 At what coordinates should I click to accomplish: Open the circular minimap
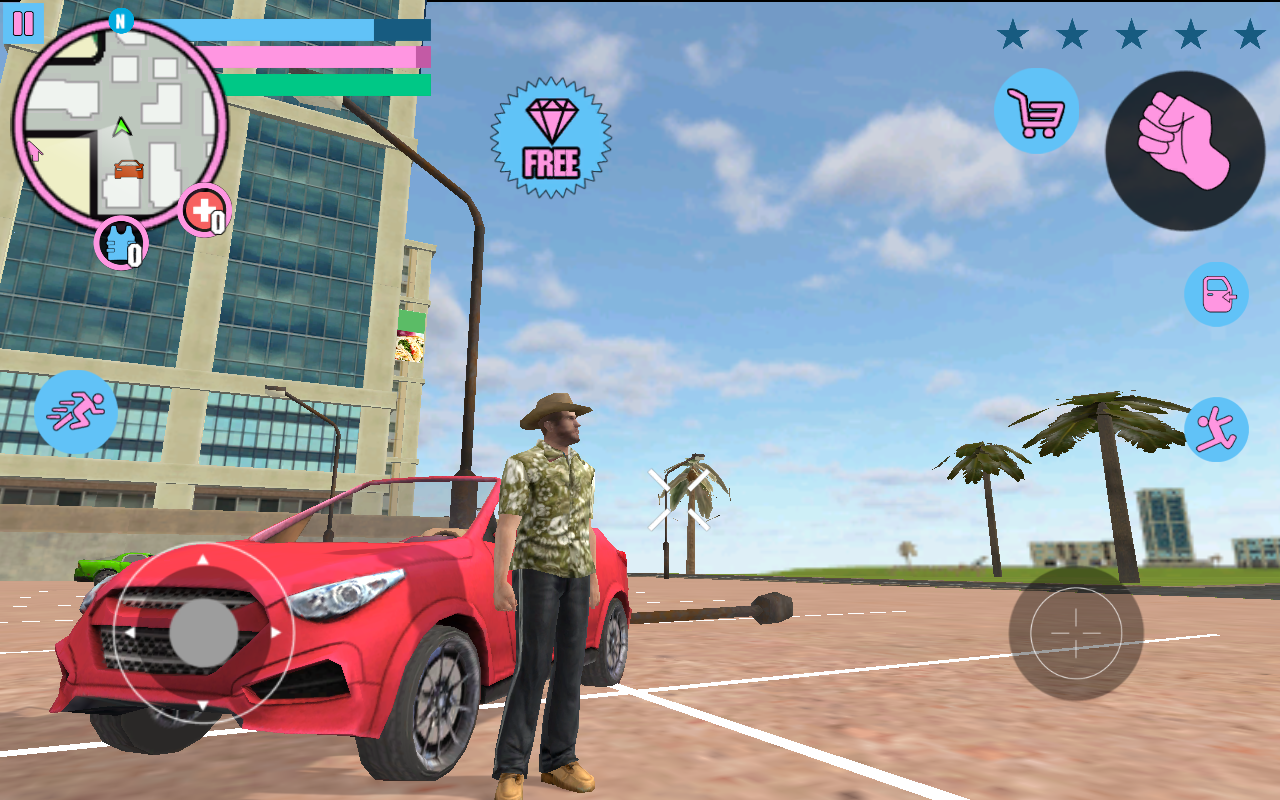(120, 122)
